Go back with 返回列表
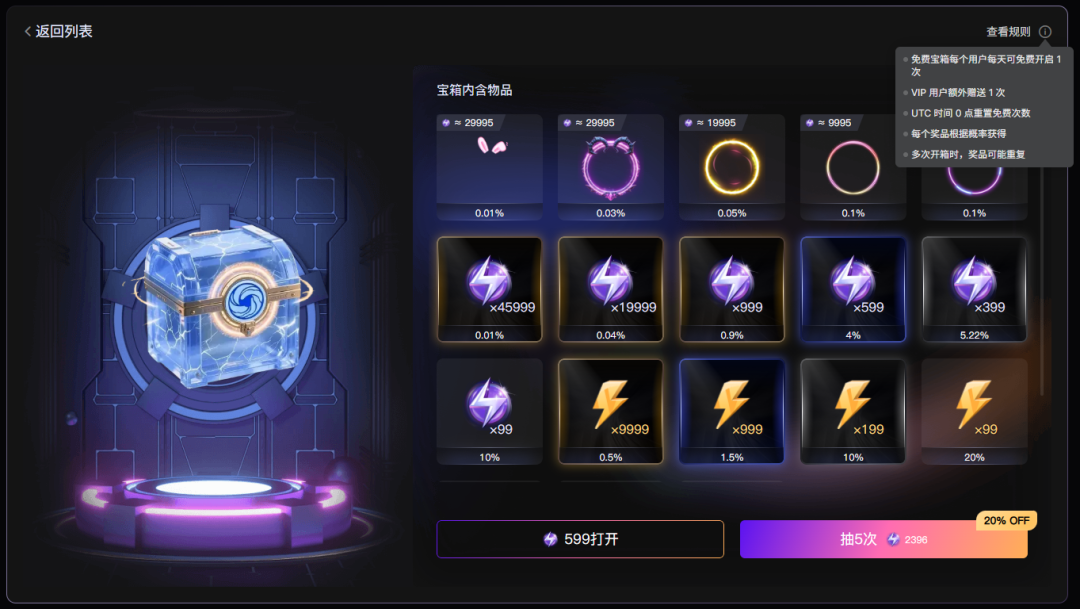The image size is (1080, 609). tap(58, 31)
